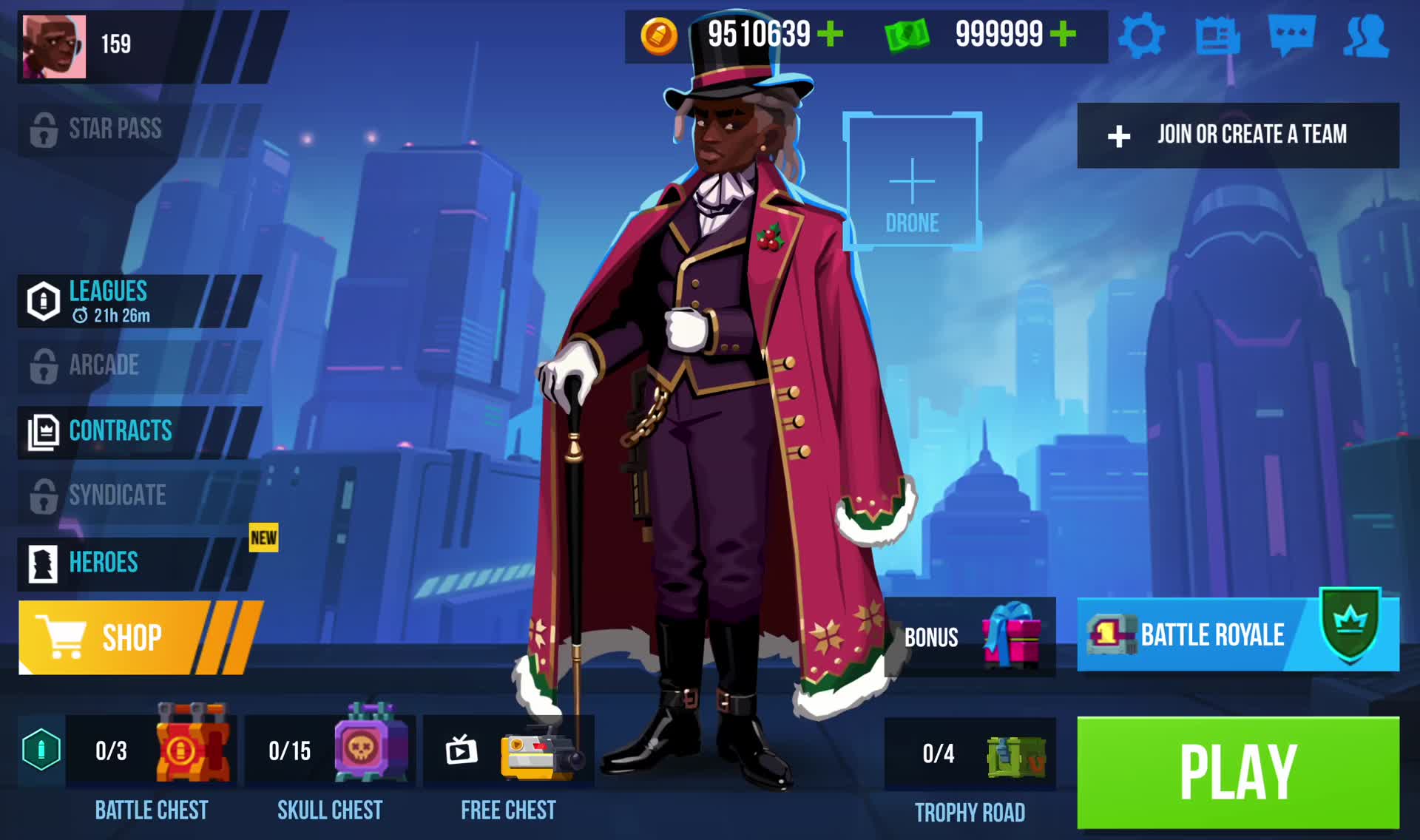This screenshot has width=1420, height=840.
Task: Open settings with the gear icon
Action: [x=1141, y=35]
